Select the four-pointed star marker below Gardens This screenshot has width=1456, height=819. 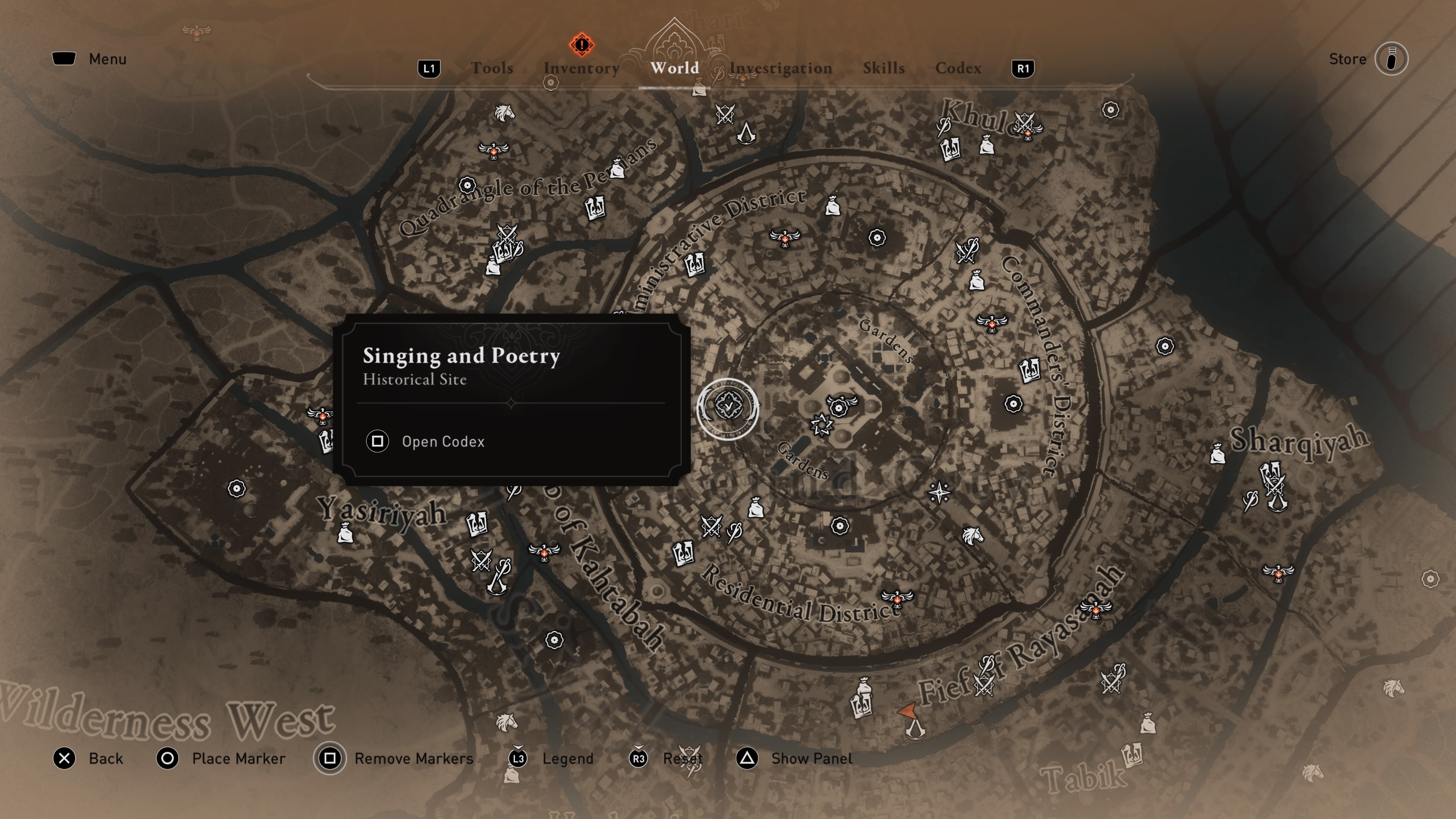(x=939, y=493)
